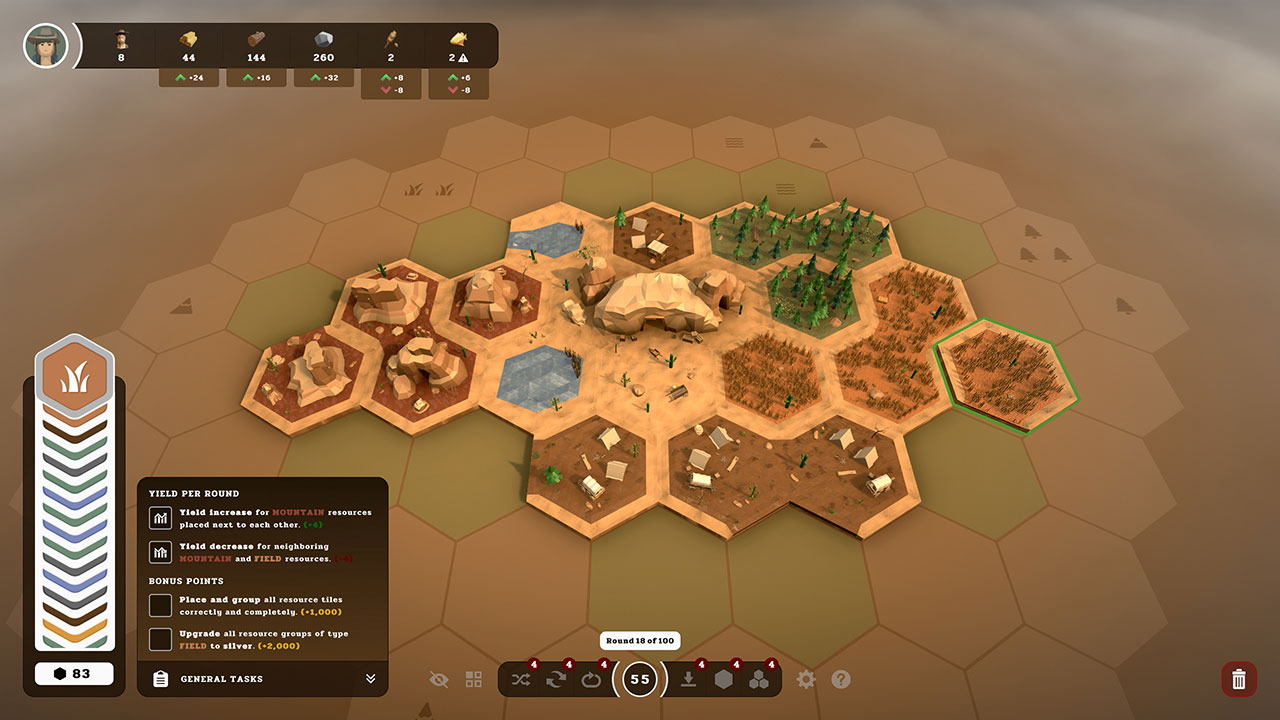Open the help question mark

click(841, 679)
